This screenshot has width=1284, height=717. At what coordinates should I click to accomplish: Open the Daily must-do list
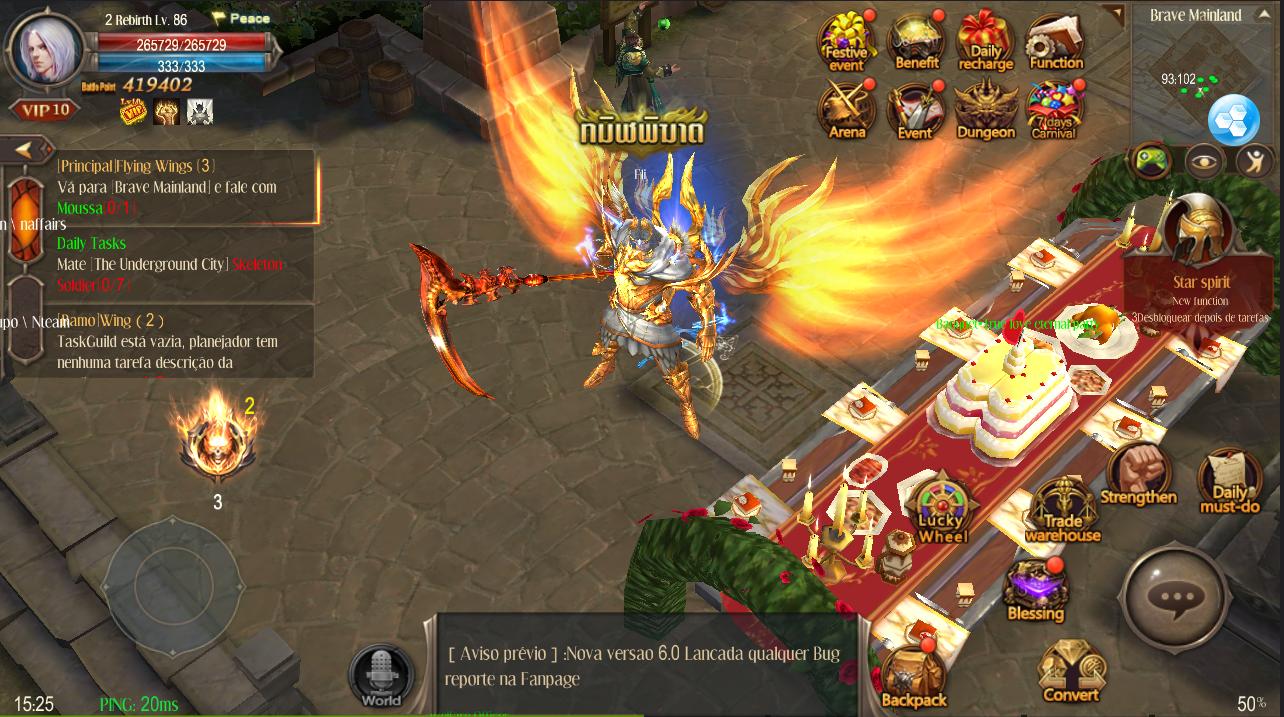(1229, 480)
